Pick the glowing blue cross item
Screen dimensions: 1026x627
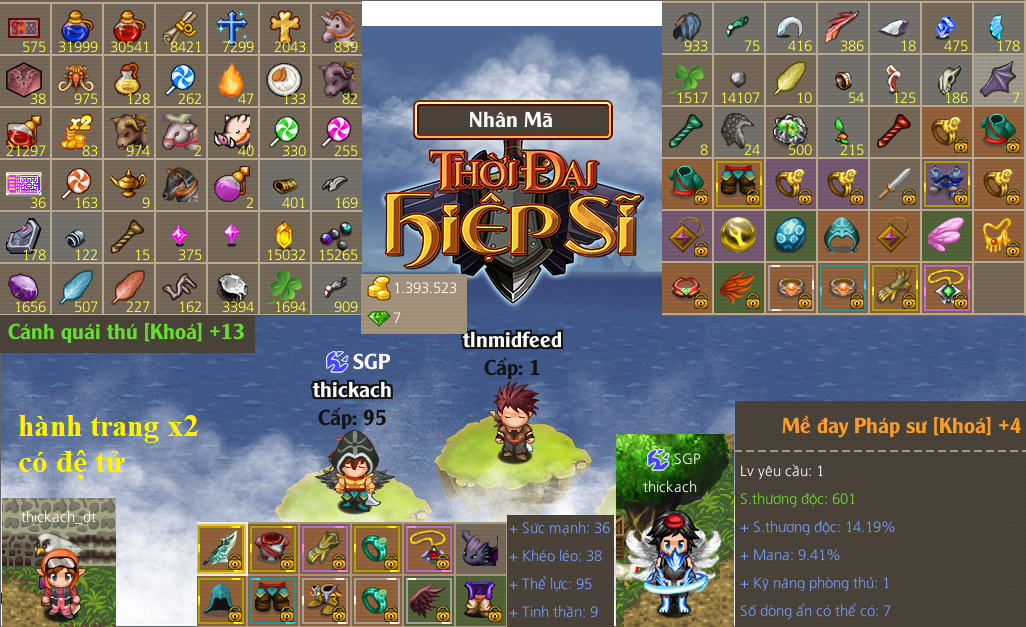click(x=233, y=28)
